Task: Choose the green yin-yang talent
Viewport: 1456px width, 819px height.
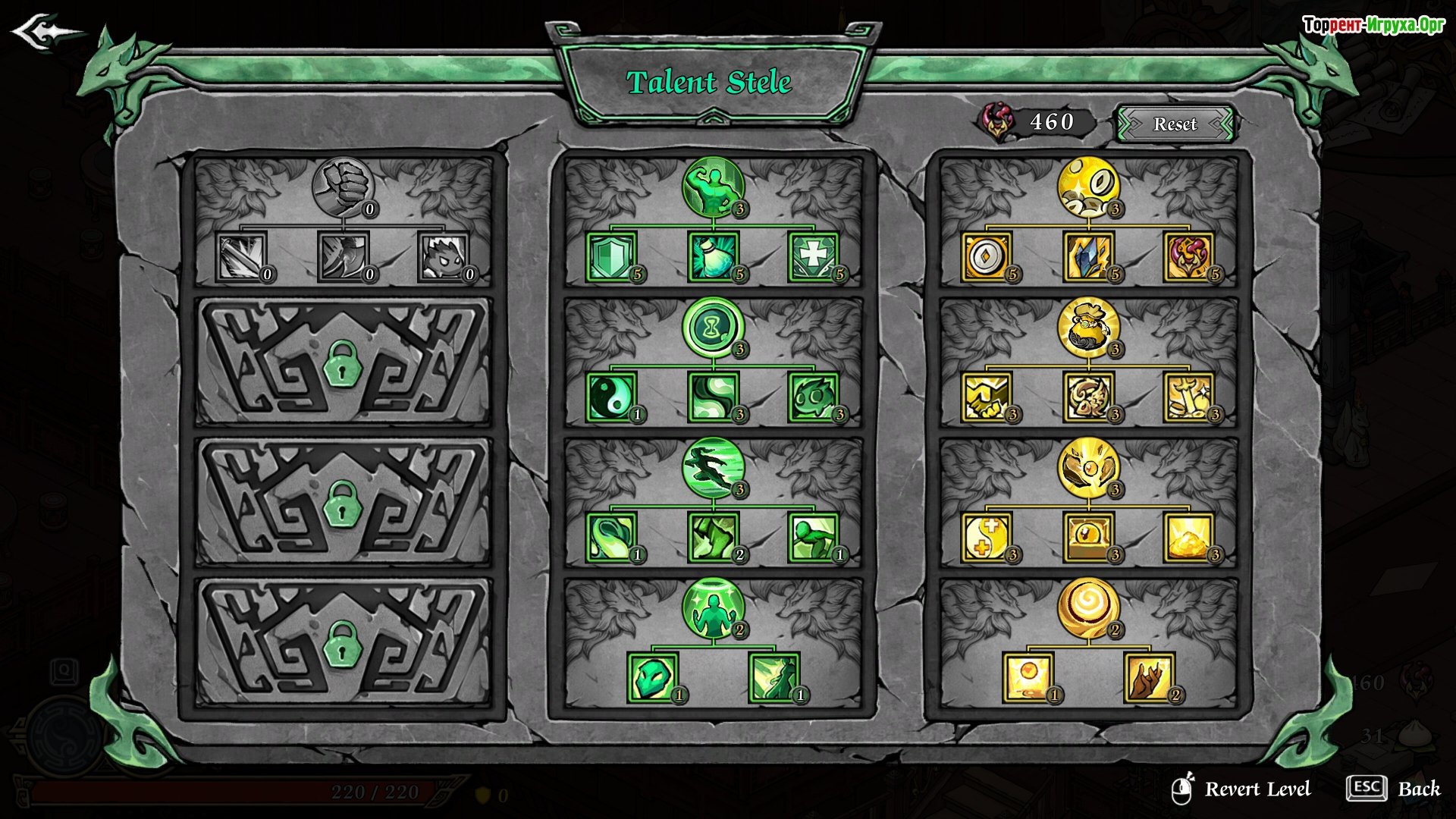Action: 611,397
